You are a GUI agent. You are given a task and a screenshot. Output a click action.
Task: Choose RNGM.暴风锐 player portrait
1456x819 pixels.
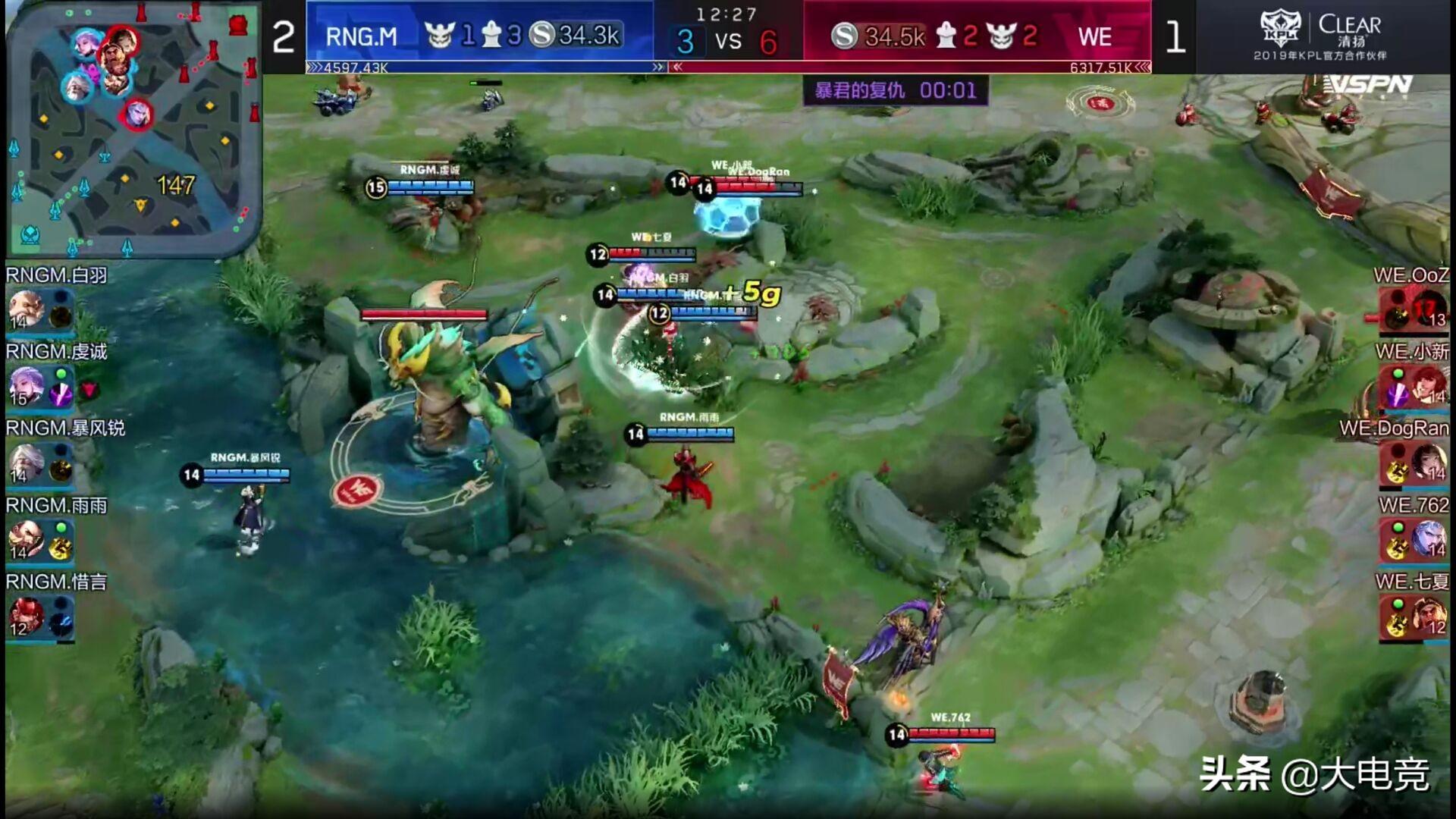[x=27, y=462]
